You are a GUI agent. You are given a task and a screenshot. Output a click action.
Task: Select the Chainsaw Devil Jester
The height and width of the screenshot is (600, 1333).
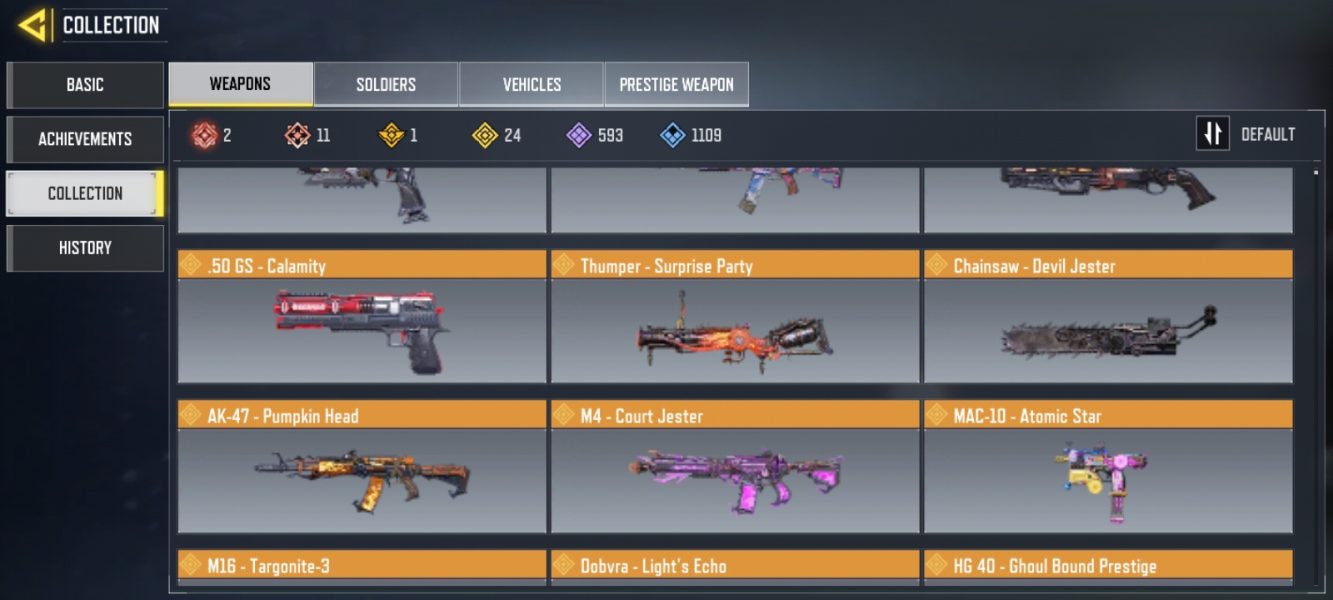point(1108,330)
